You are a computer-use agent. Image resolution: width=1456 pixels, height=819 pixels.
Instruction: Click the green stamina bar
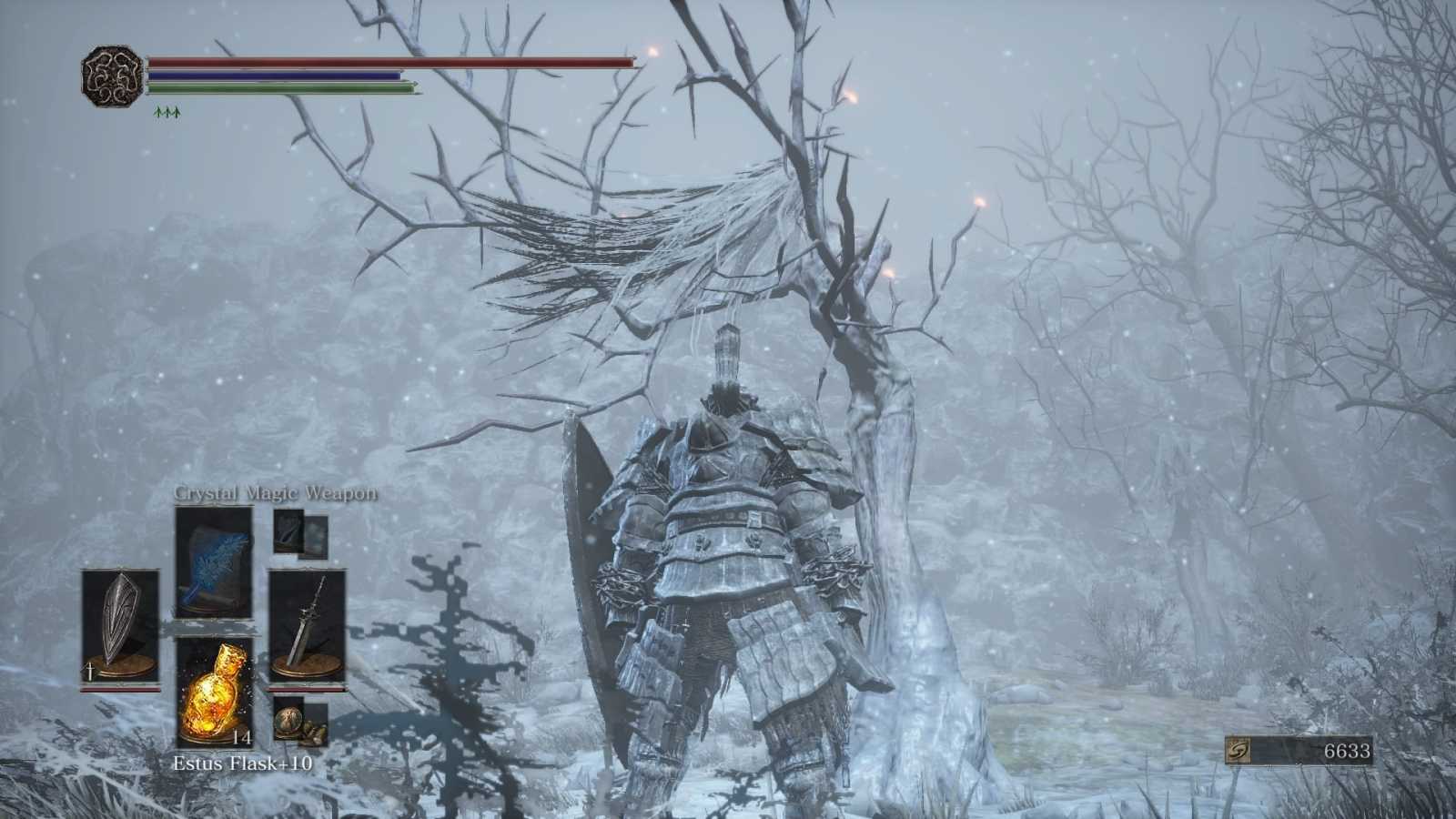click(273, 90)
